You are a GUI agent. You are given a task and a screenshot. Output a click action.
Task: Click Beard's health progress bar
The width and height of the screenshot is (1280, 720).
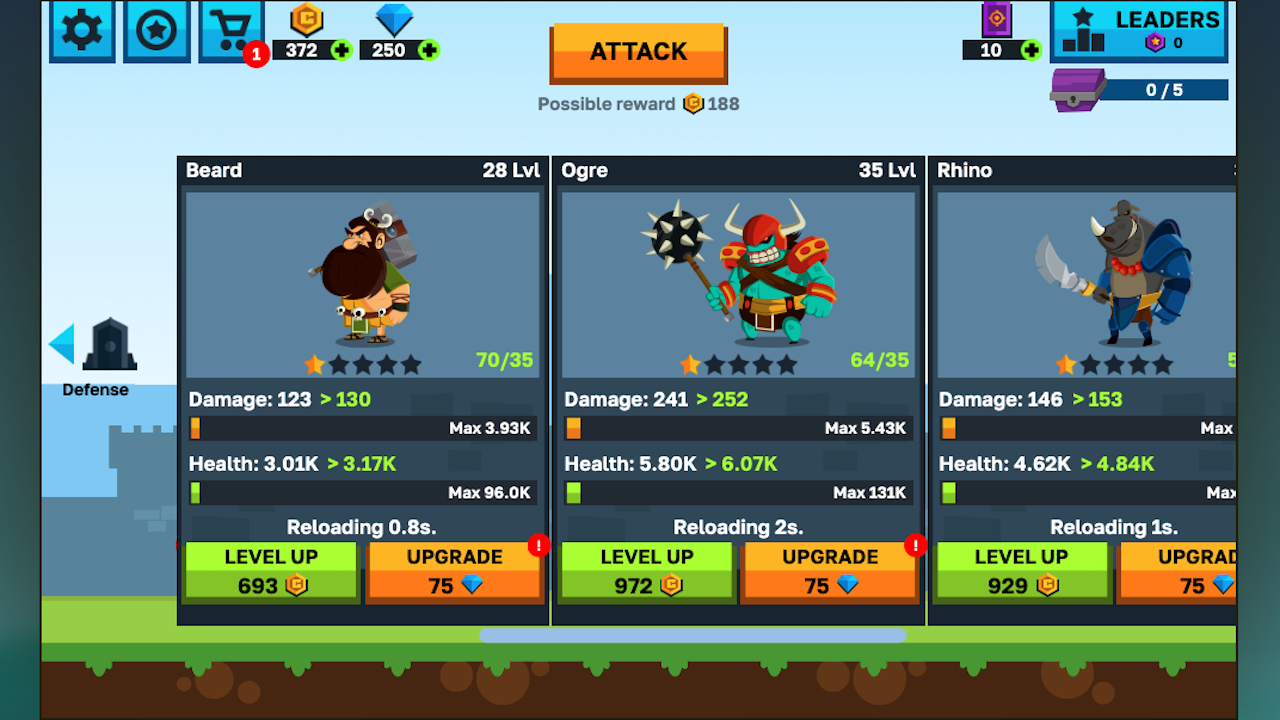point(362,492)
